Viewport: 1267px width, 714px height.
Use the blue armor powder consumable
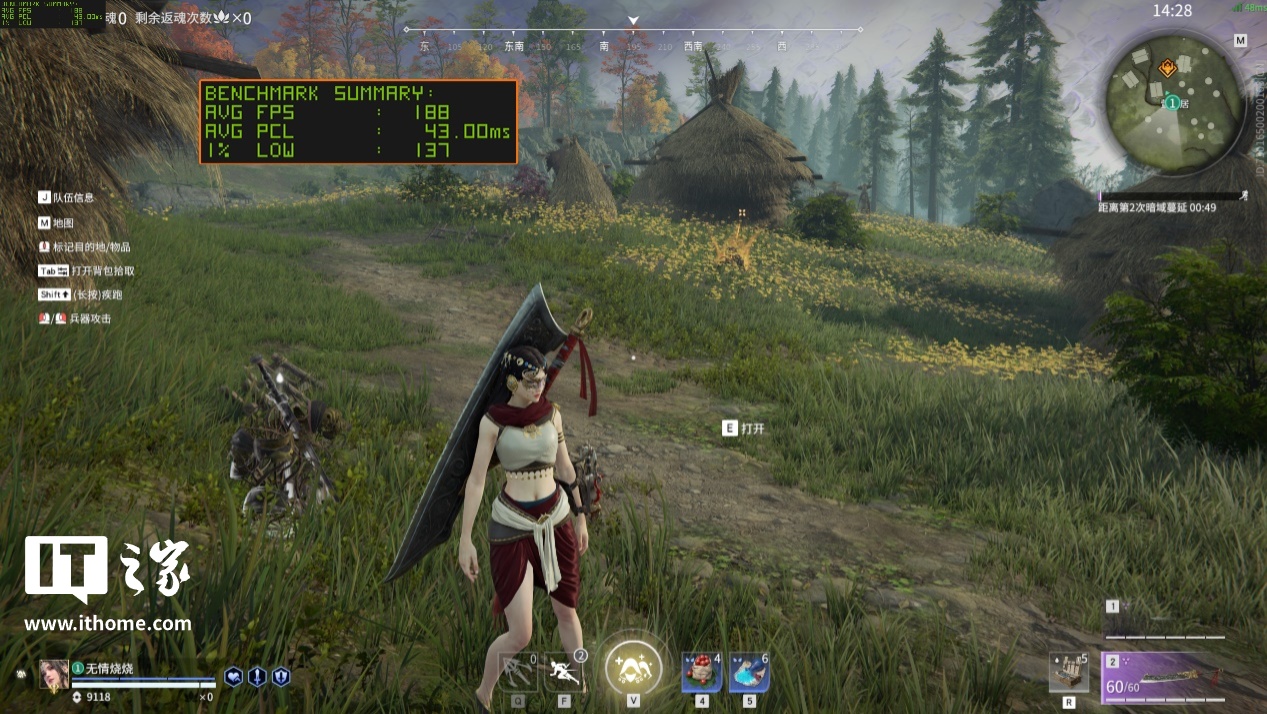(x=748, y=672)
